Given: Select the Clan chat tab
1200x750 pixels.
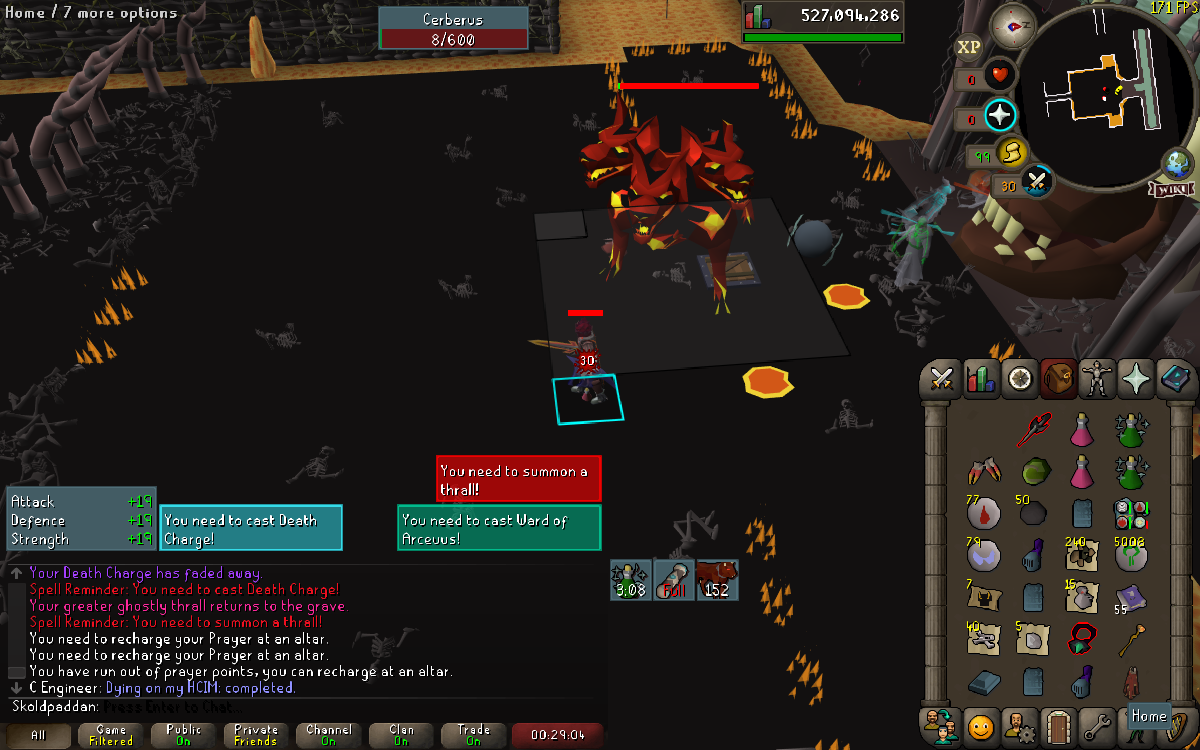Looking at the screenshot, I should 401,735.
